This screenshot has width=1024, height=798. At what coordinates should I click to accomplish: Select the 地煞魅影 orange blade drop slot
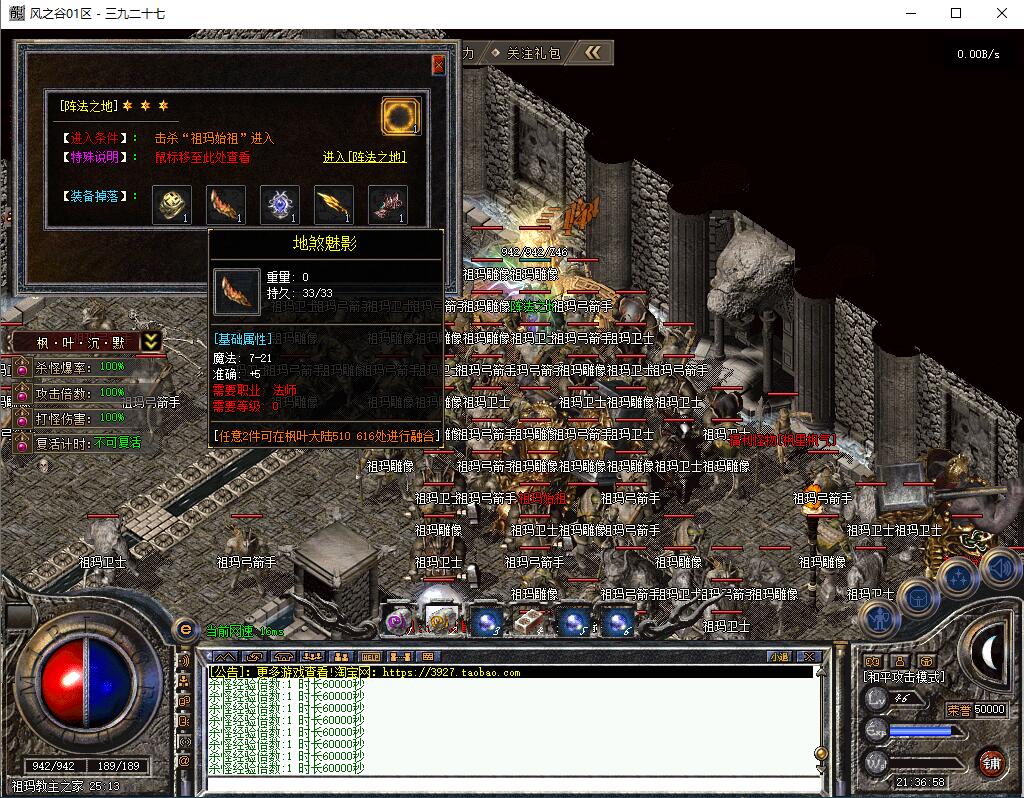(226, 203)
